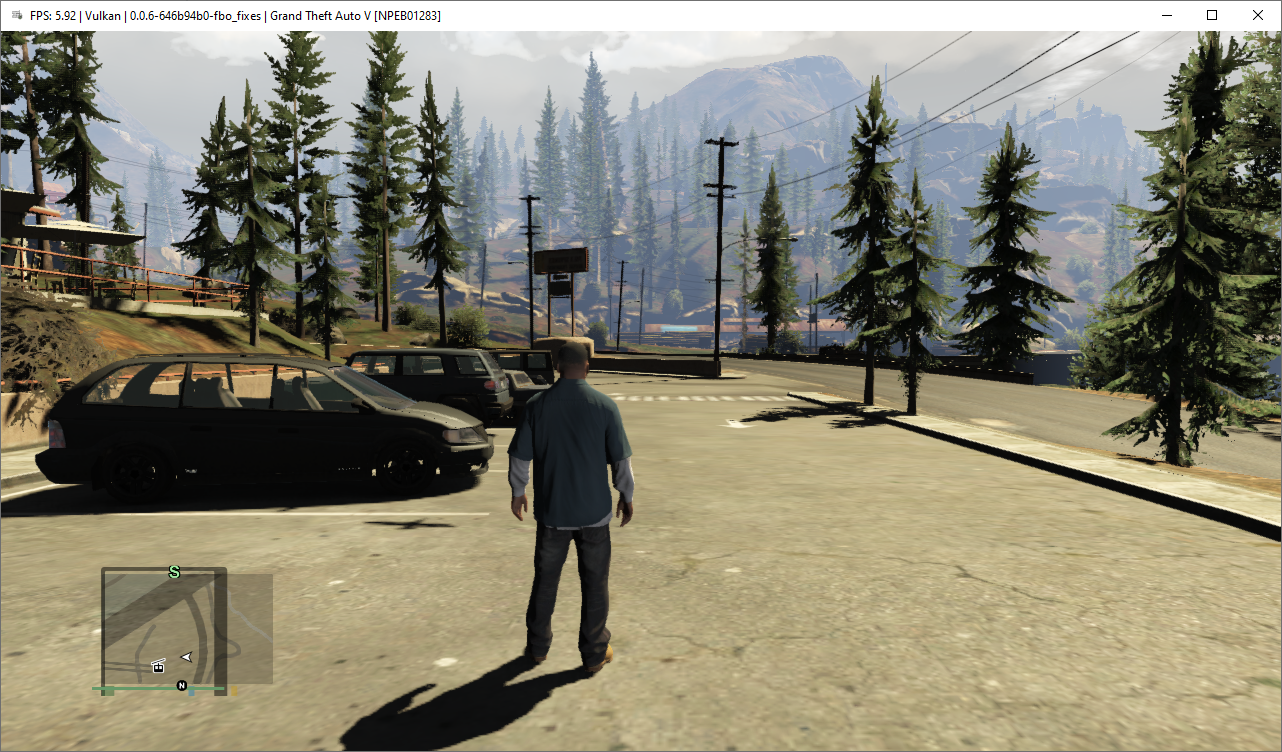Click the green S marker on the minimap
Screen dimensions: 1282x752
click(174, 572)
